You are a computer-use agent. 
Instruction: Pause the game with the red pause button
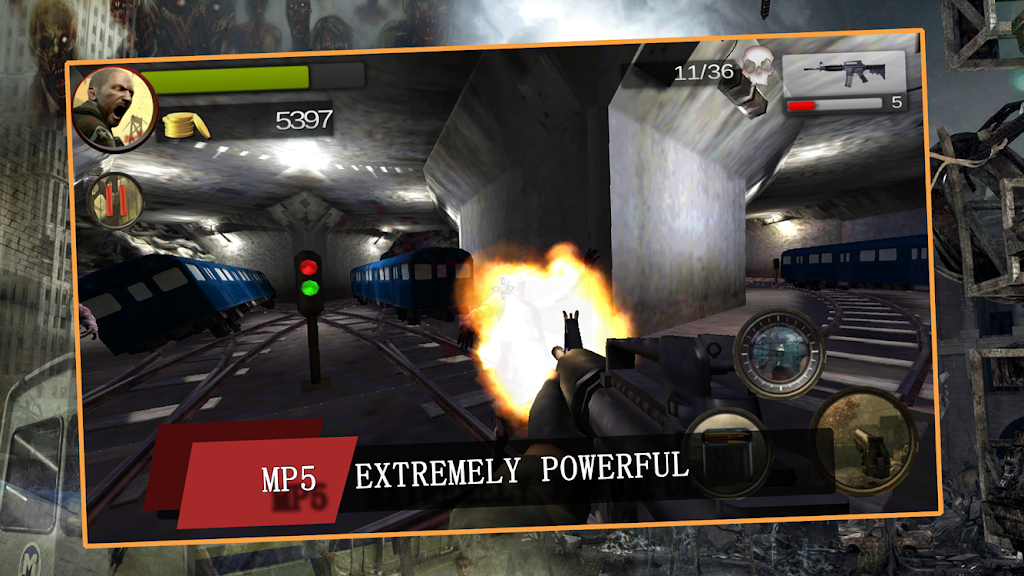(x=115, y=199)
